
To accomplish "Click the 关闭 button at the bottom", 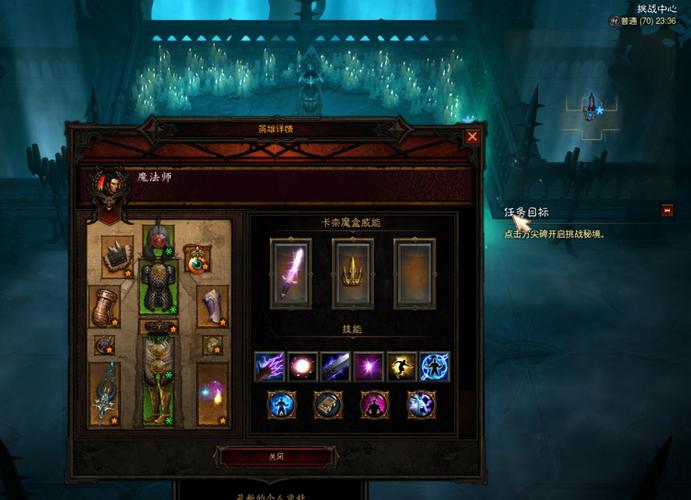I will (x=275, y=455).
